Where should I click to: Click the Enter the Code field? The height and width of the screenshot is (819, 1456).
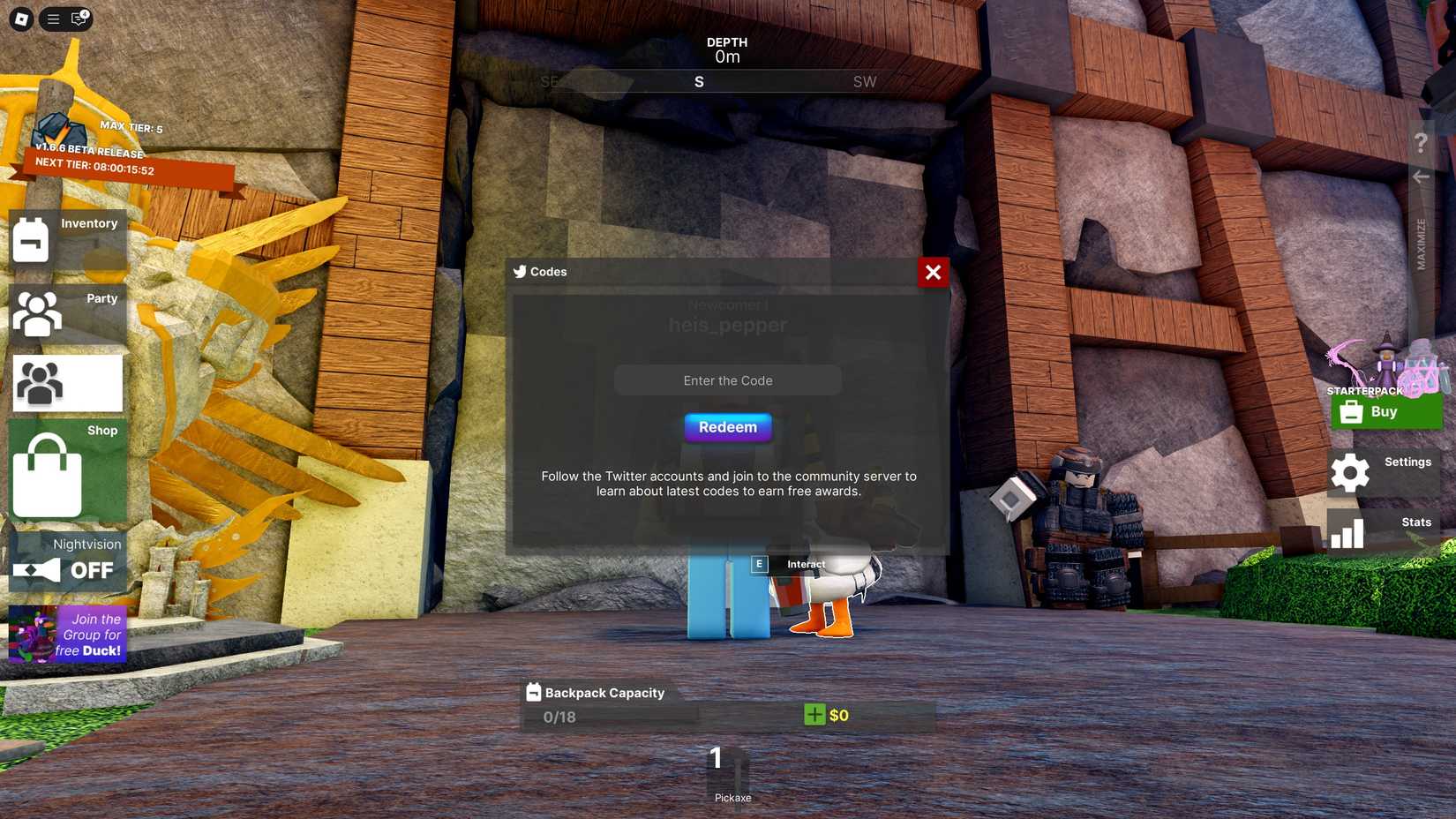point(727,380)
